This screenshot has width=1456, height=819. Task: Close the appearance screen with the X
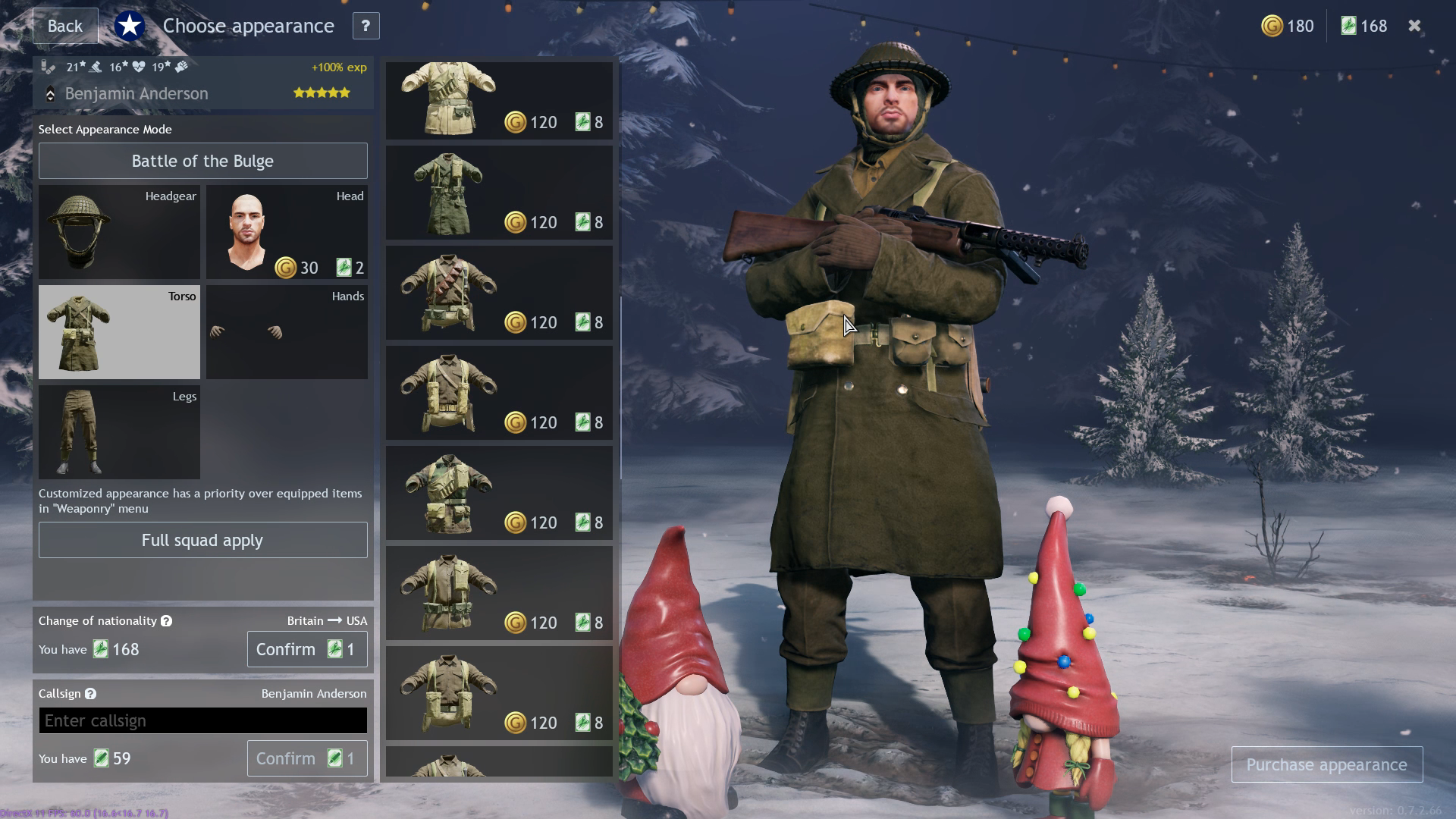(1414, 26)
